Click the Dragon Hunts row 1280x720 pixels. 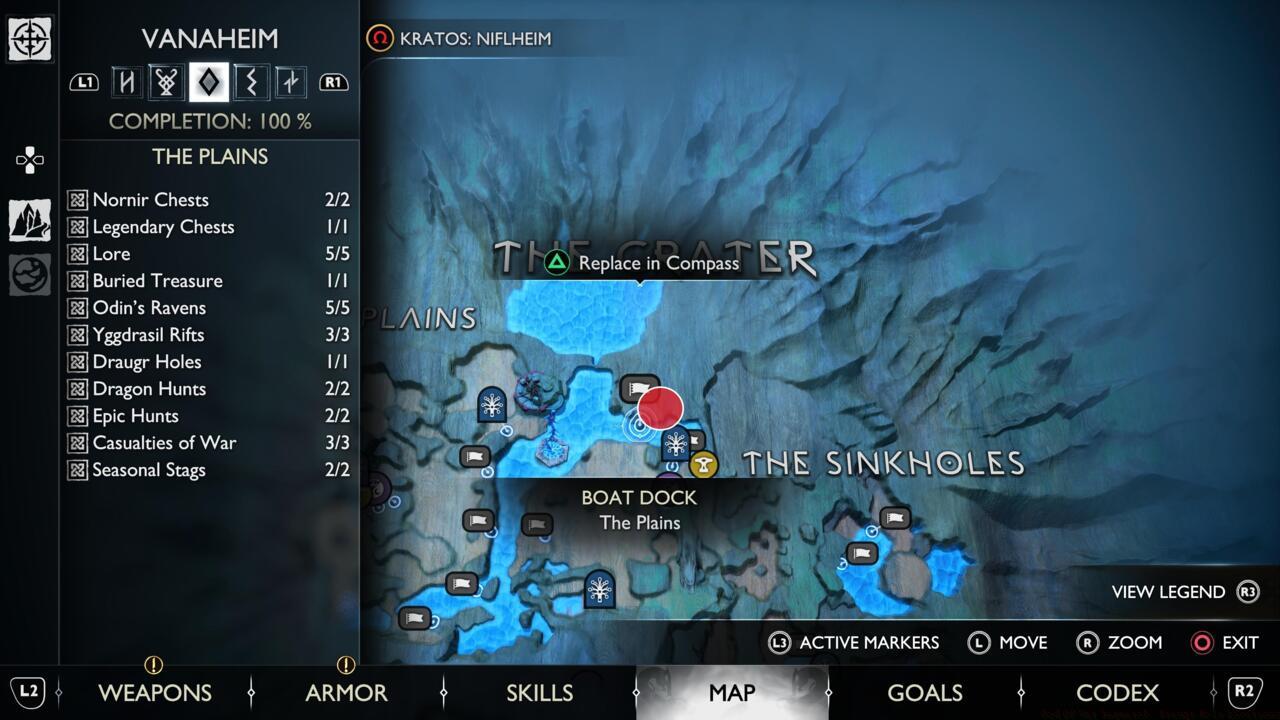point(209,389)
